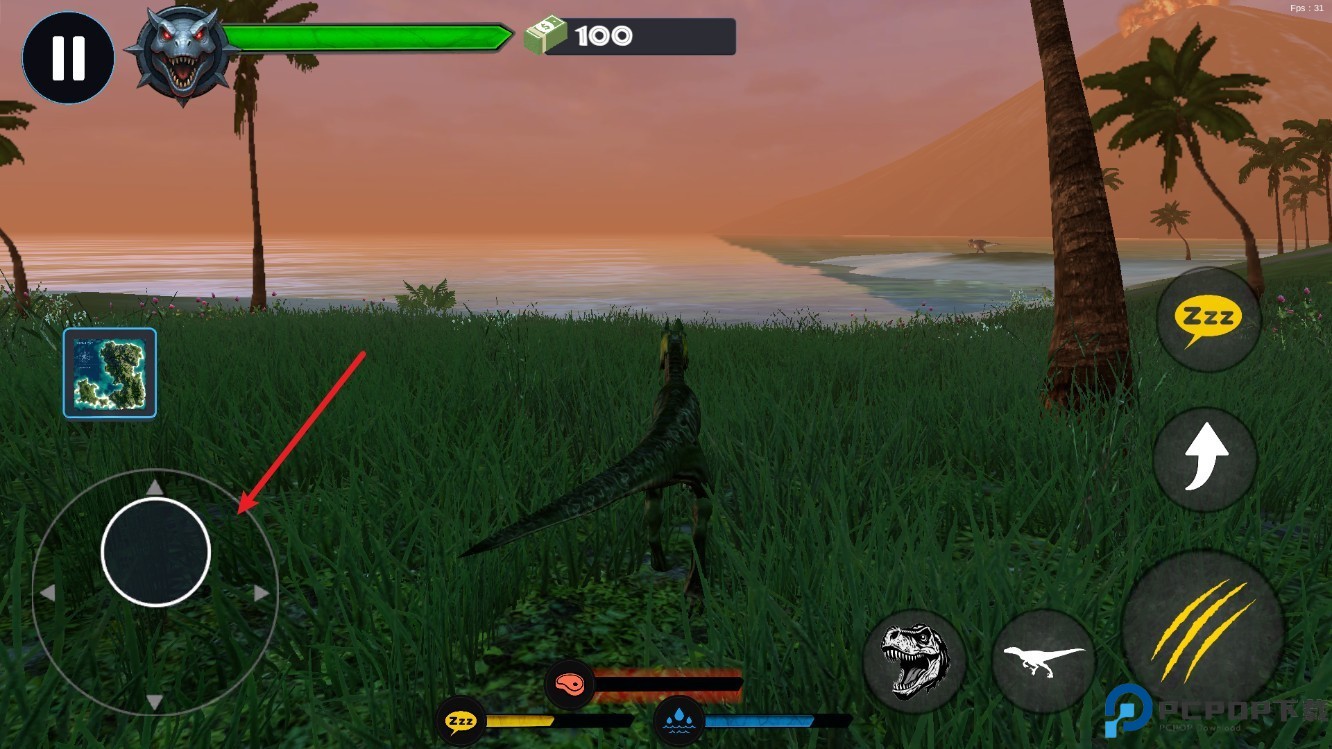Tap the yellow Zzz sleep button
Image resolution: width=1332 pixels, height=749 pixels.
[x=1208, y=320]
